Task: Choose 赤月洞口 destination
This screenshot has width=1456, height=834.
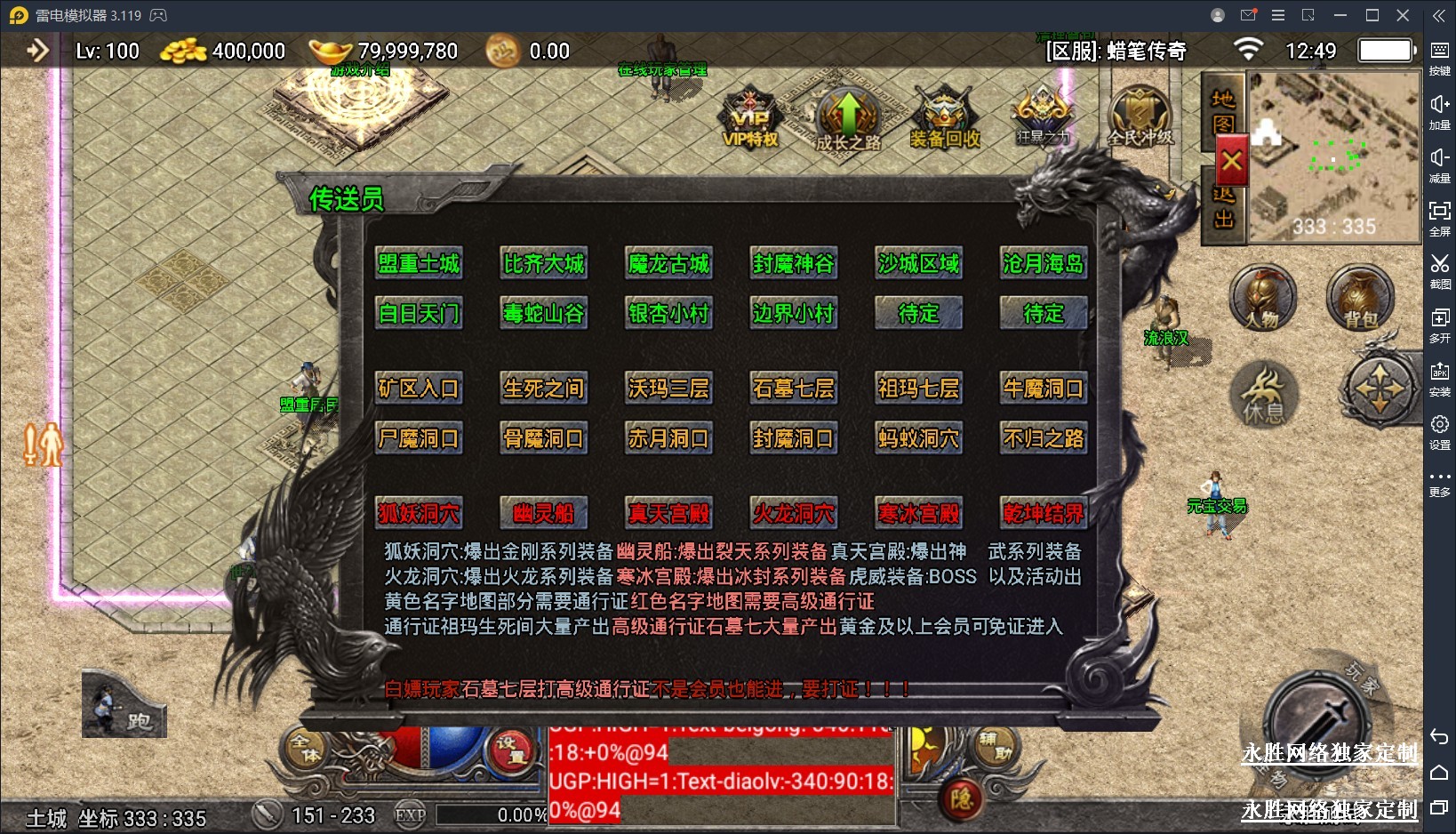Action: point(668,438)
